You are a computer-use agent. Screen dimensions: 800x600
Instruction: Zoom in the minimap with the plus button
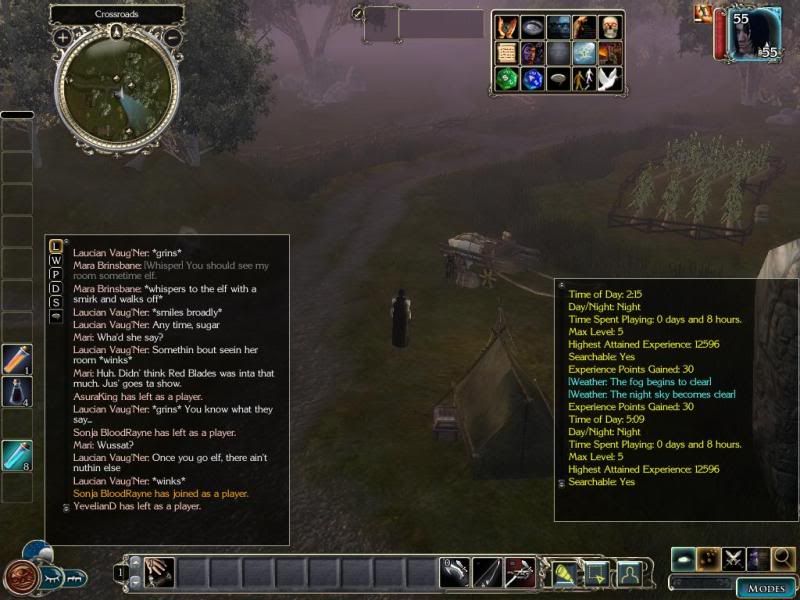[x=63, y=37]
